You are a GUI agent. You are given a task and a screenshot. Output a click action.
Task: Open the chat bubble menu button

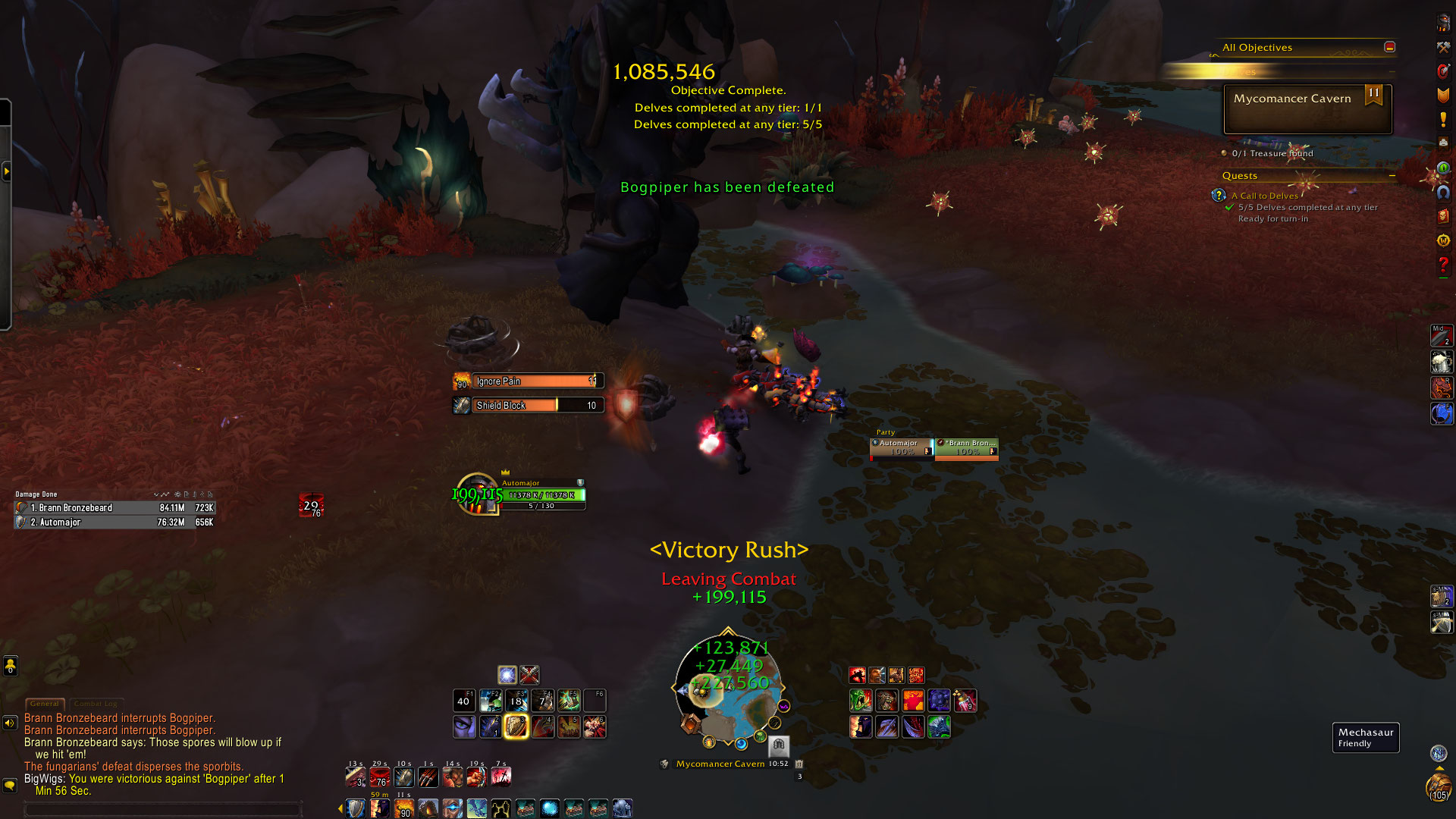[10, 786]
